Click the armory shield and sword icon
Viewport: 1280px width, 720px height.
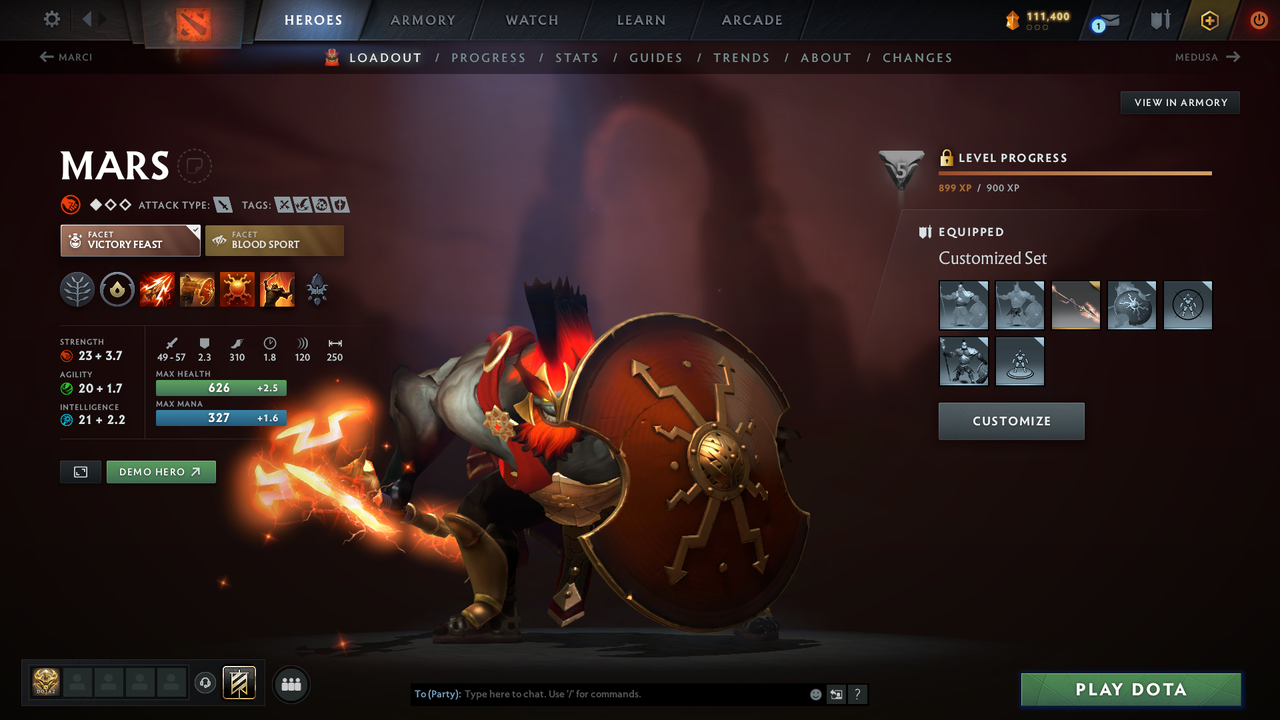(x=1158, y=20)
